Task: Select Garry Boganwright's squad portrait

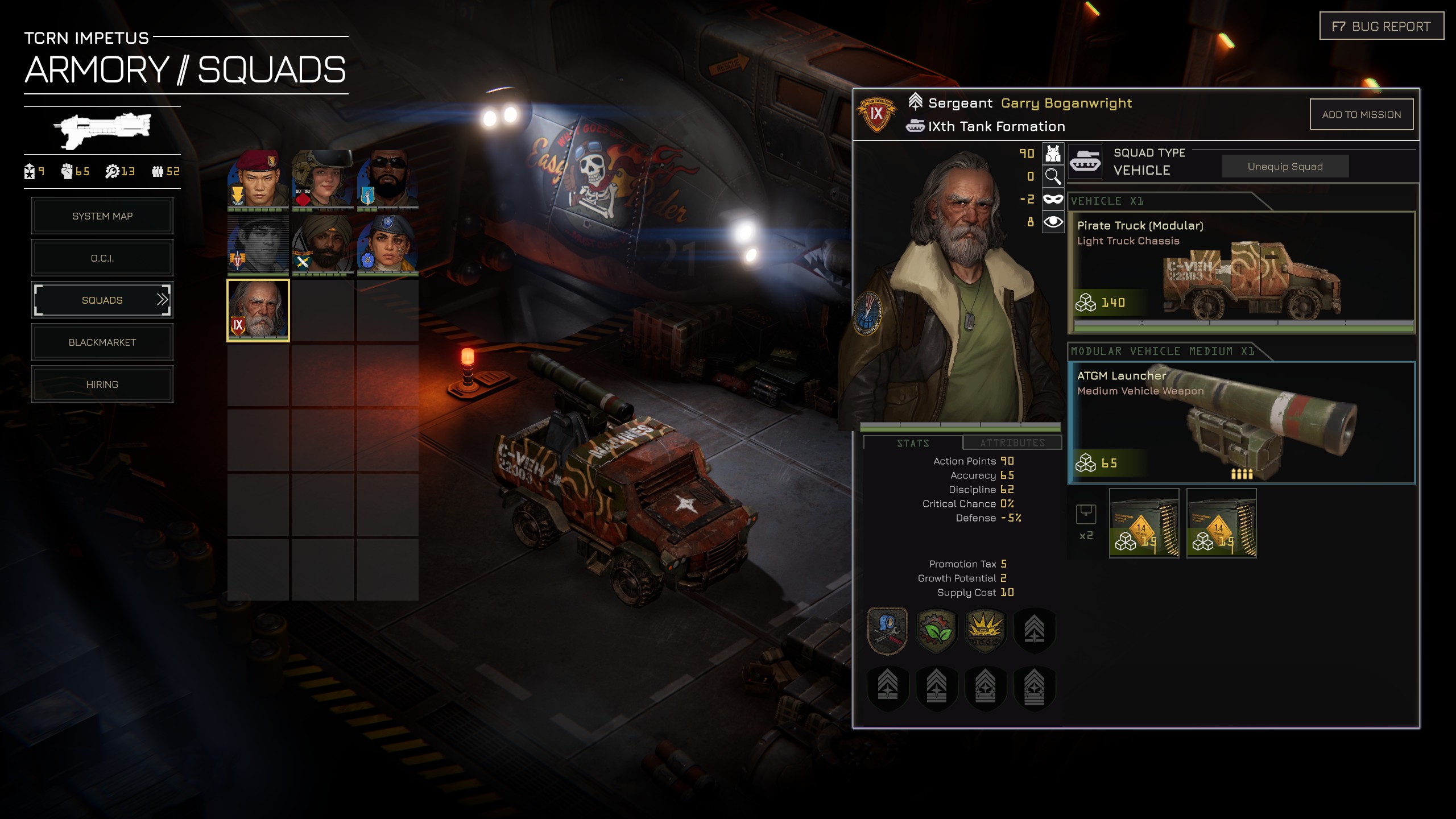Action: [x=258, y=311]
